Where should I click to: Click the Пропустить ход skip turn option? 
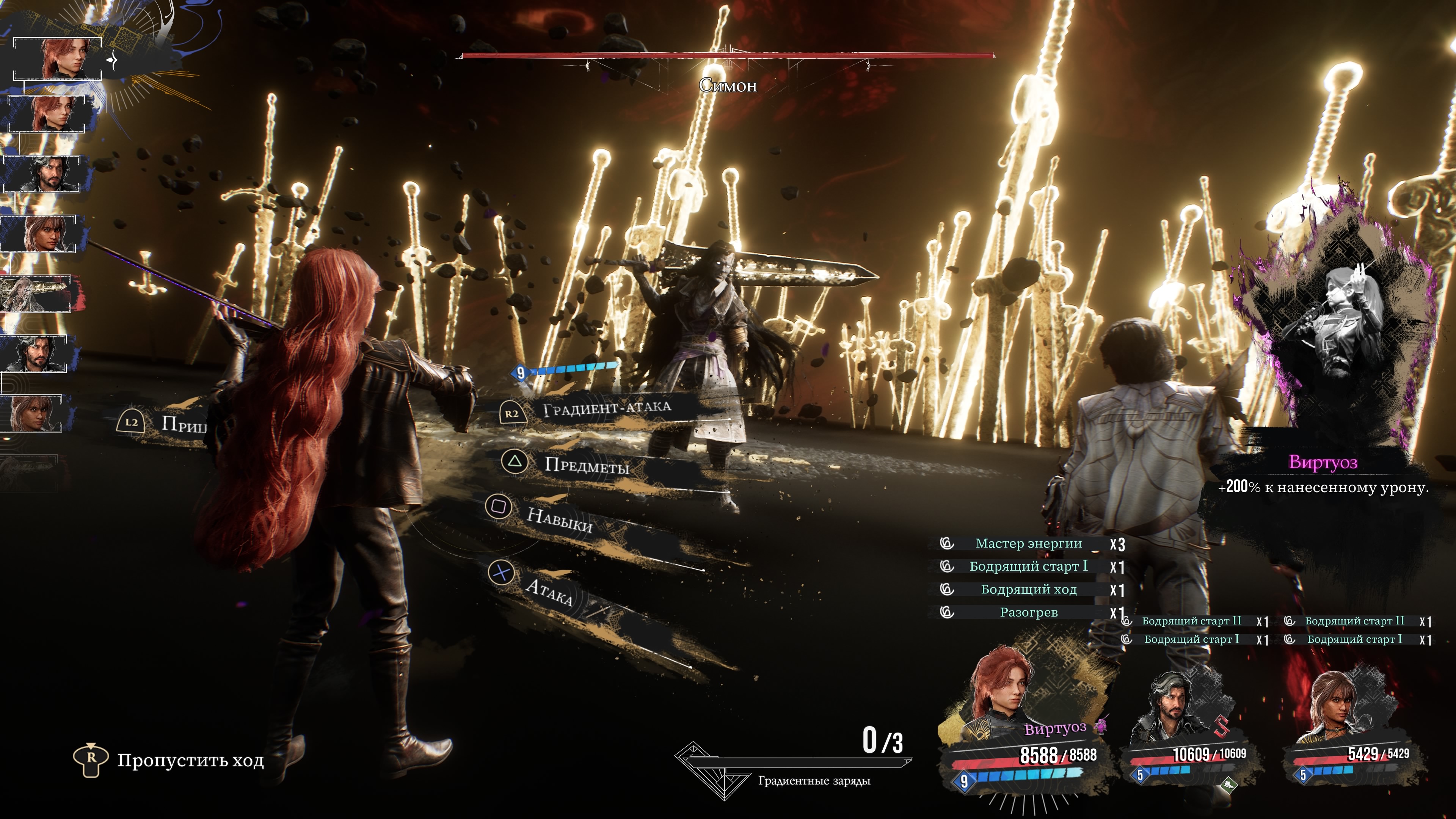(190, 761)
